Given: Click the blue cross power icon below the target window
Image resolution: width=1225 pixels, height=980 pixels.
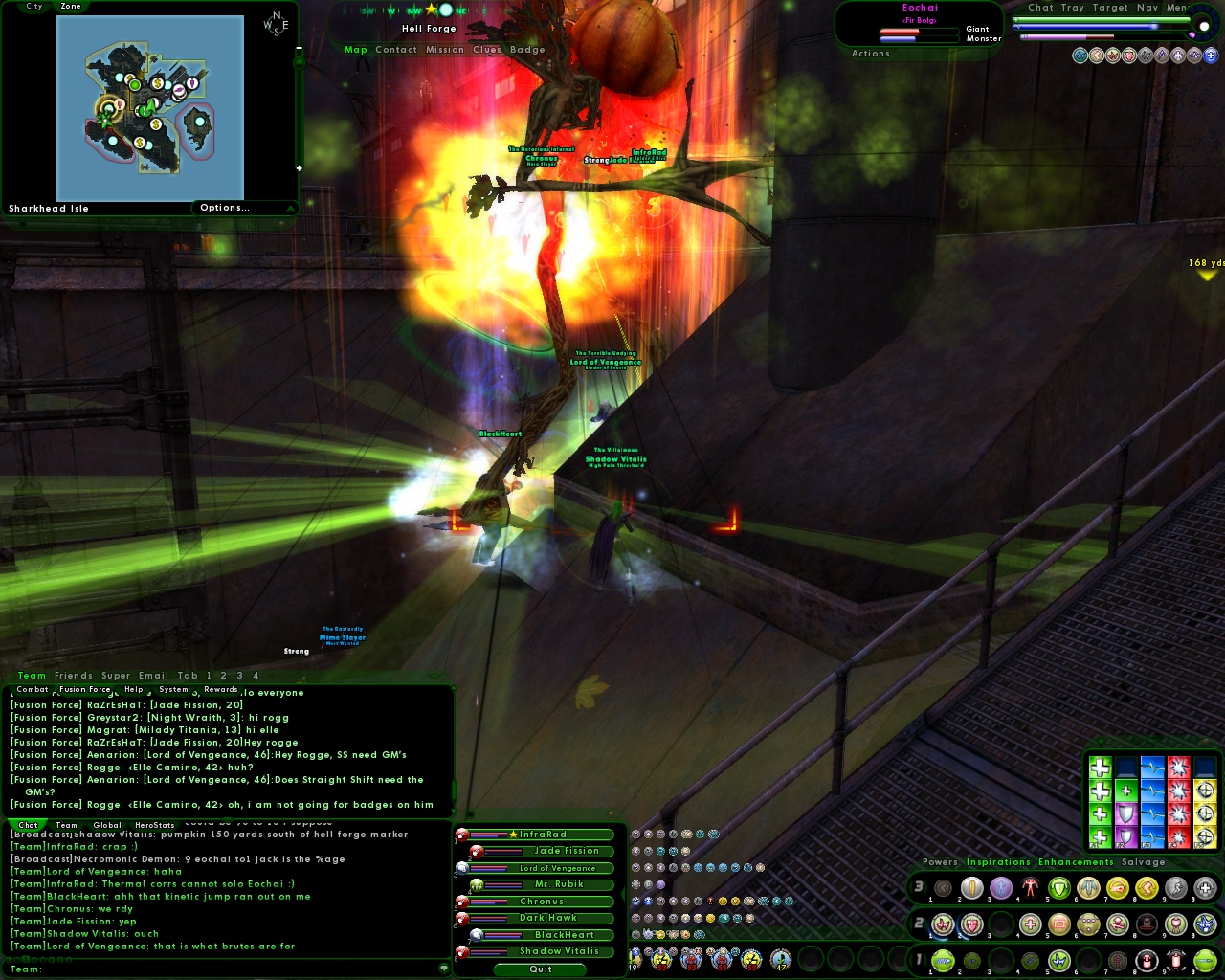Looking at the screenshot, I should [1211, 56].
